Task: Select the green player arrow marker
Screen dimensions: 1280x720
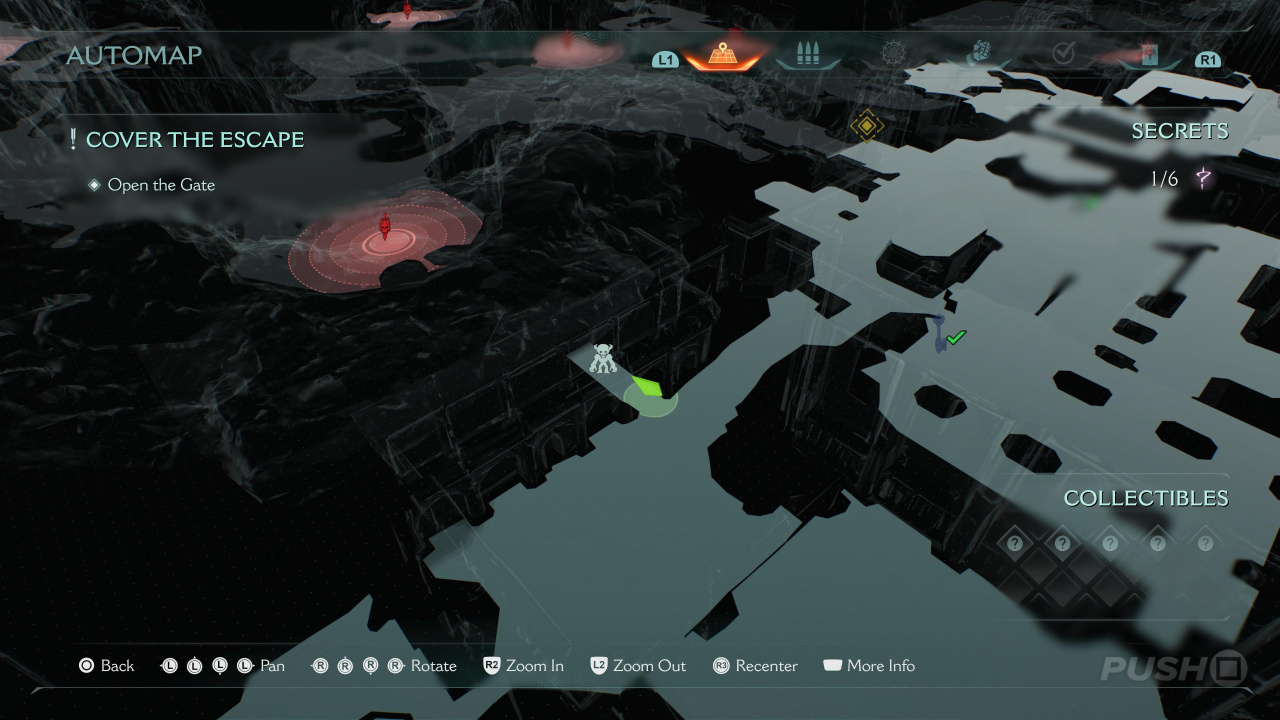Action: point(649,389)
